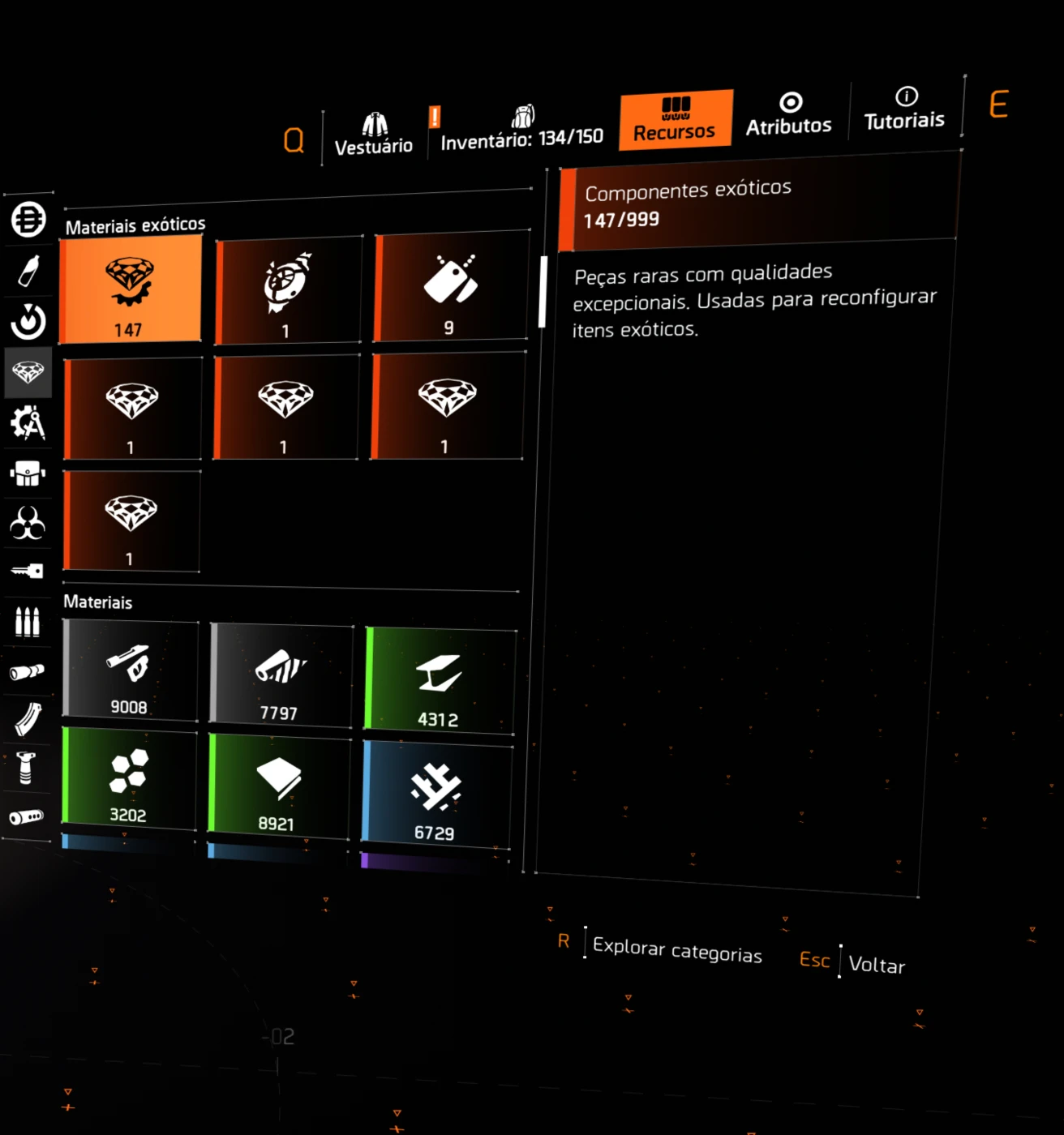Screen dimensions: 1064x1135
Task: Pick the fabric roll material with 7797
Action: click(x=281, y=675)
